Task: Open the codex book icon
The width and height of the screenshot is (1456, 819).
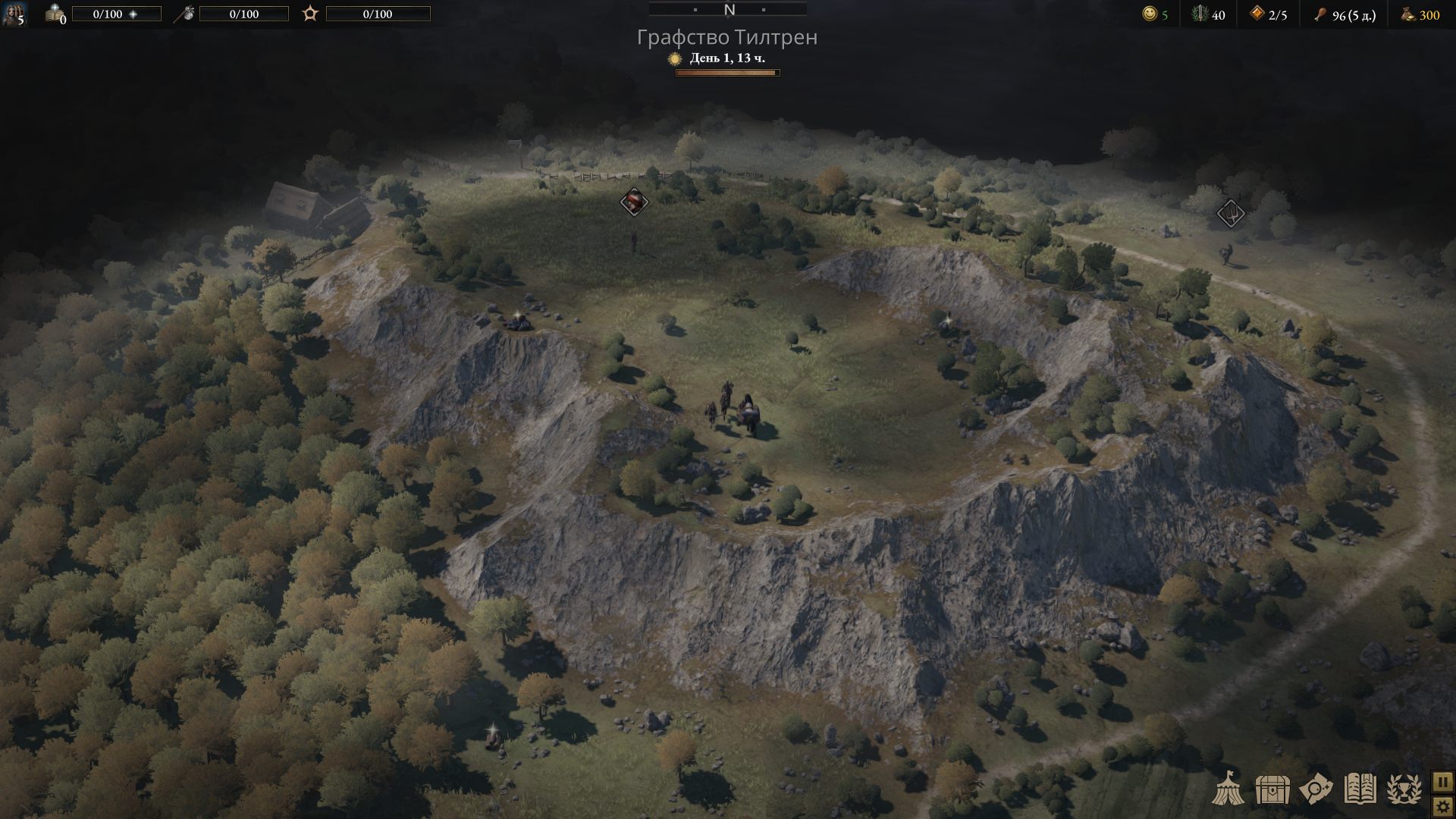Action: (x=1360, y=789)
